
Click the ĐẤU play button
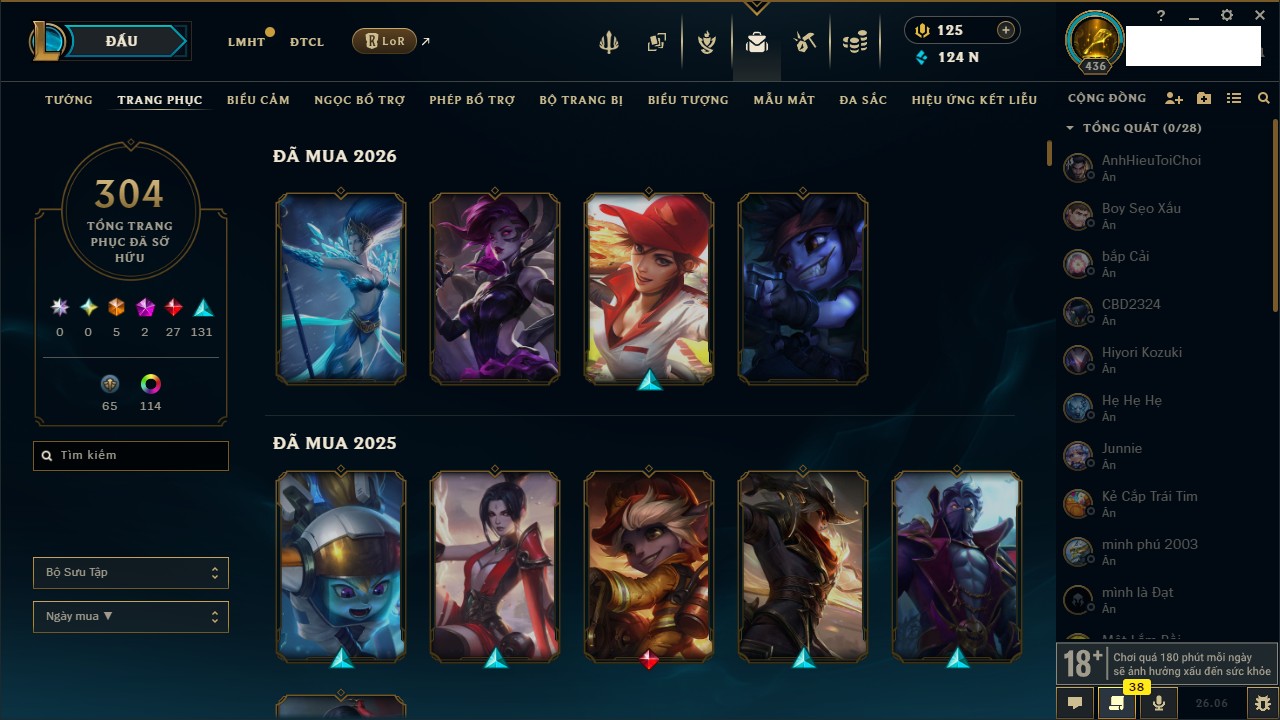pos(121,41)
